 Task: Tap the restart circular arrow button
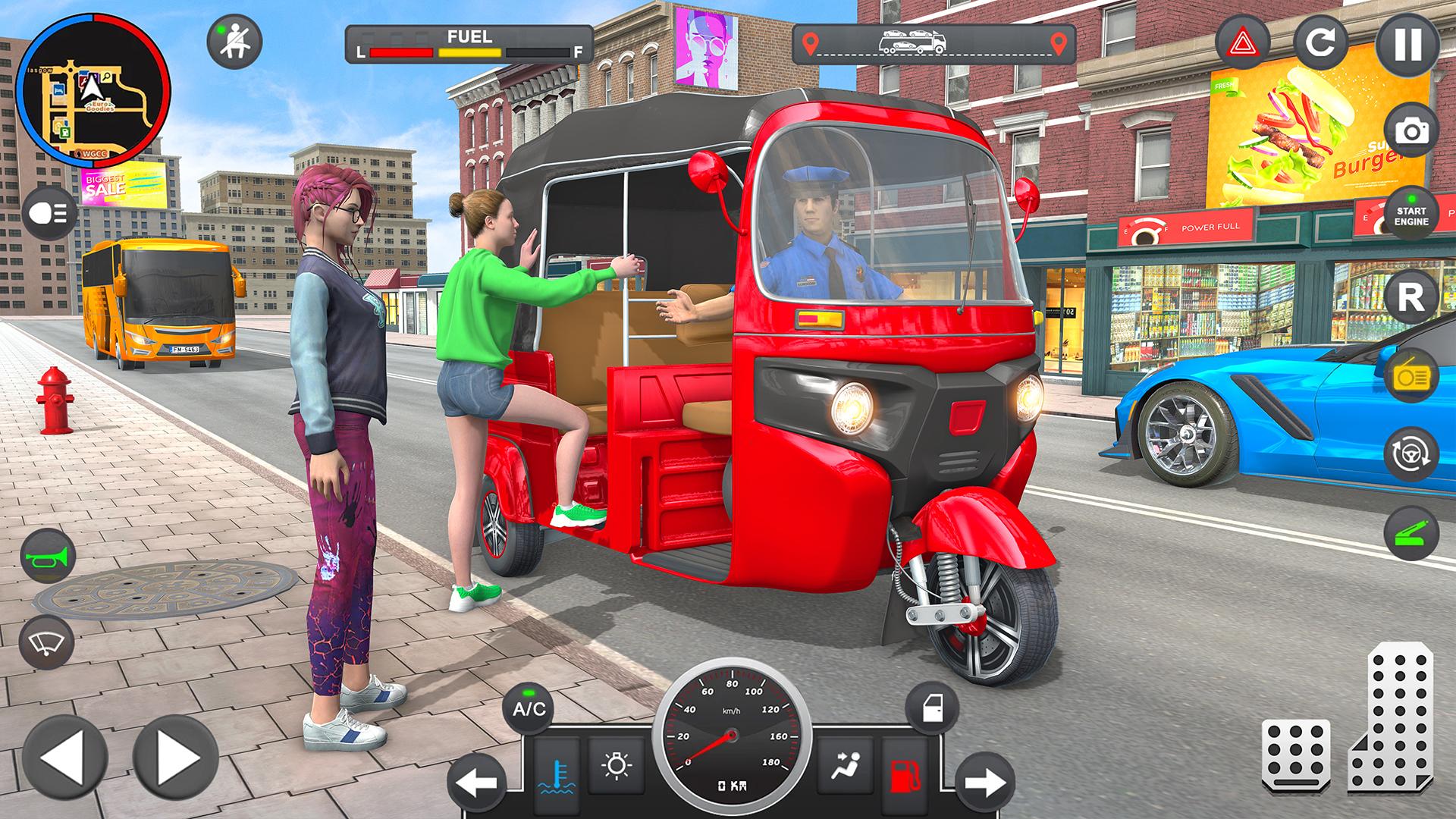pyautogui.click(x=1320, y=43)
